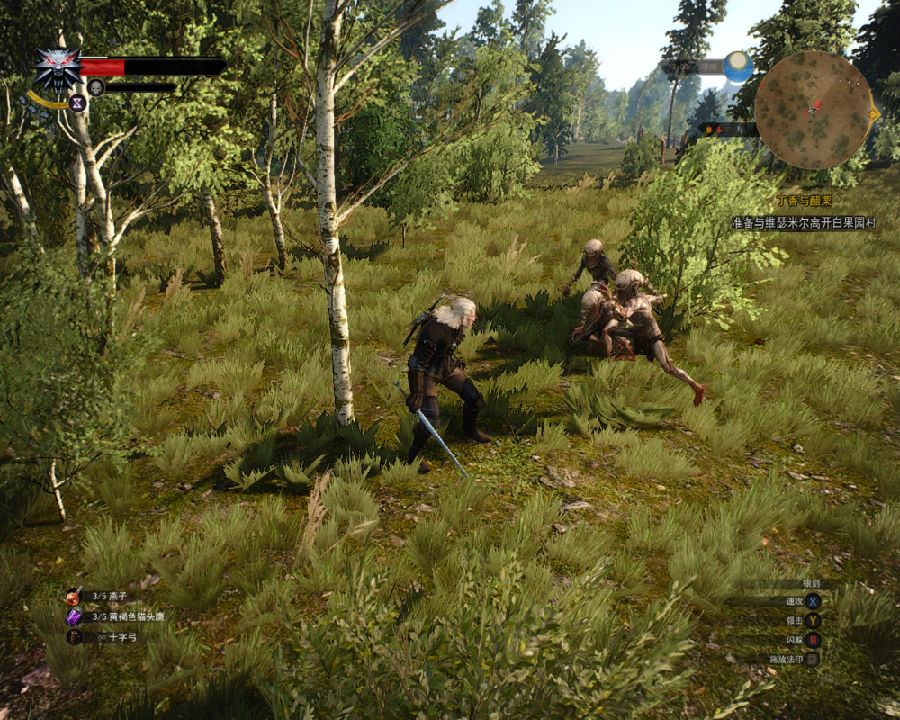Use the red Swallow (燕子) potion slot
This screenshot has height=720, width=900.
pyautogui.click(x=74, y=596)
